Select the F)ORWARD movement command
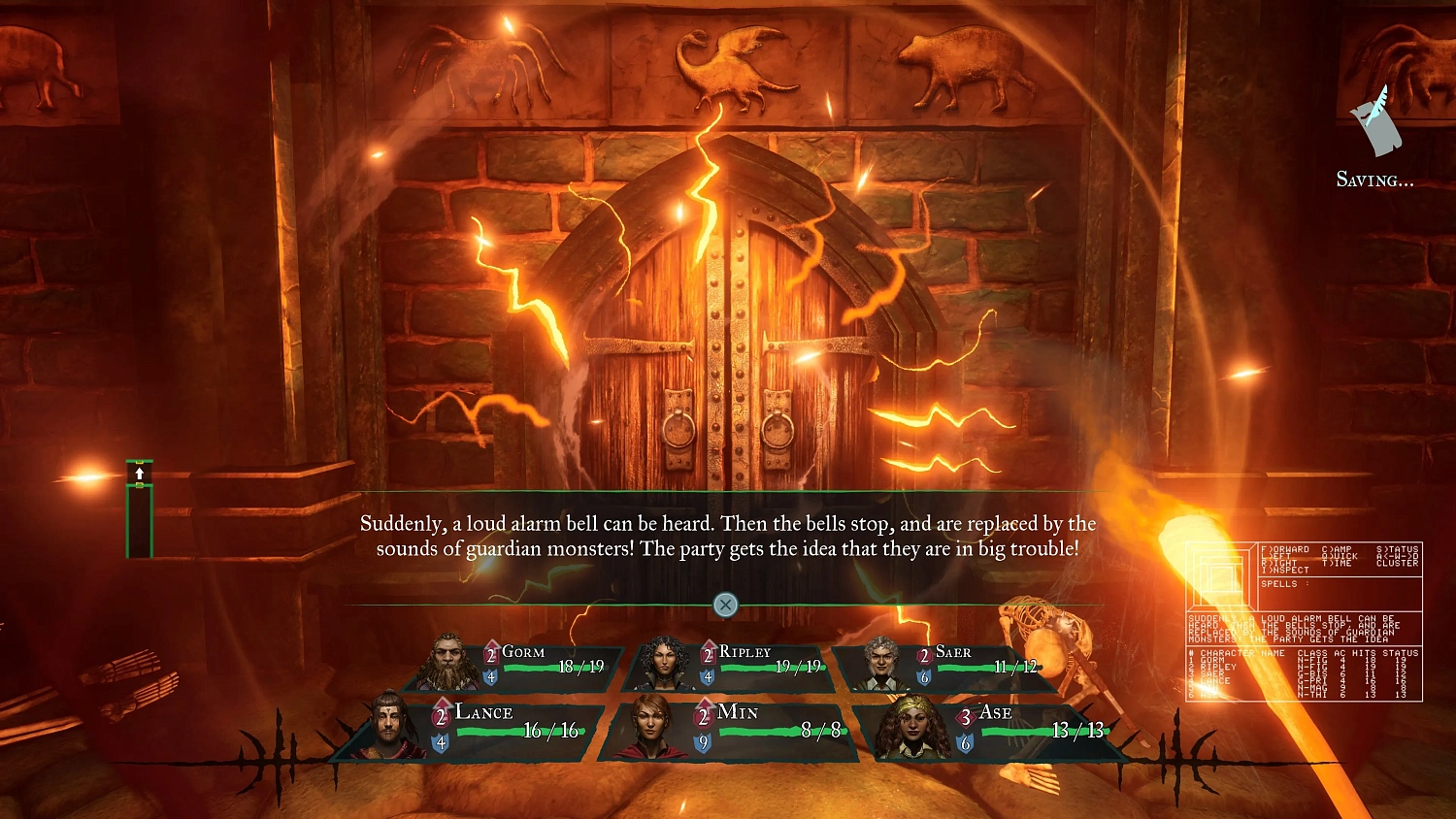Screen dimensions: 1456x819 1285,549
